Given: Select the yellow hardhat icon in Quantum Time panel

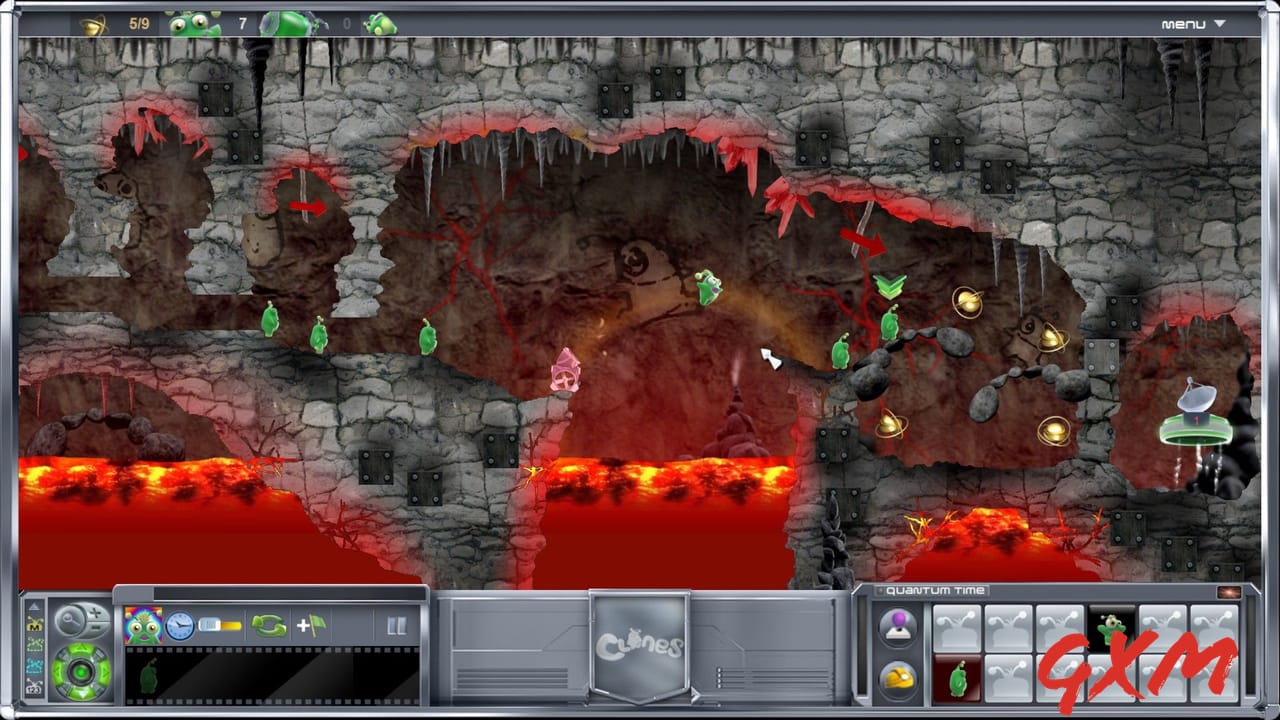Looking at the screenshot, I should coord(897,676).
